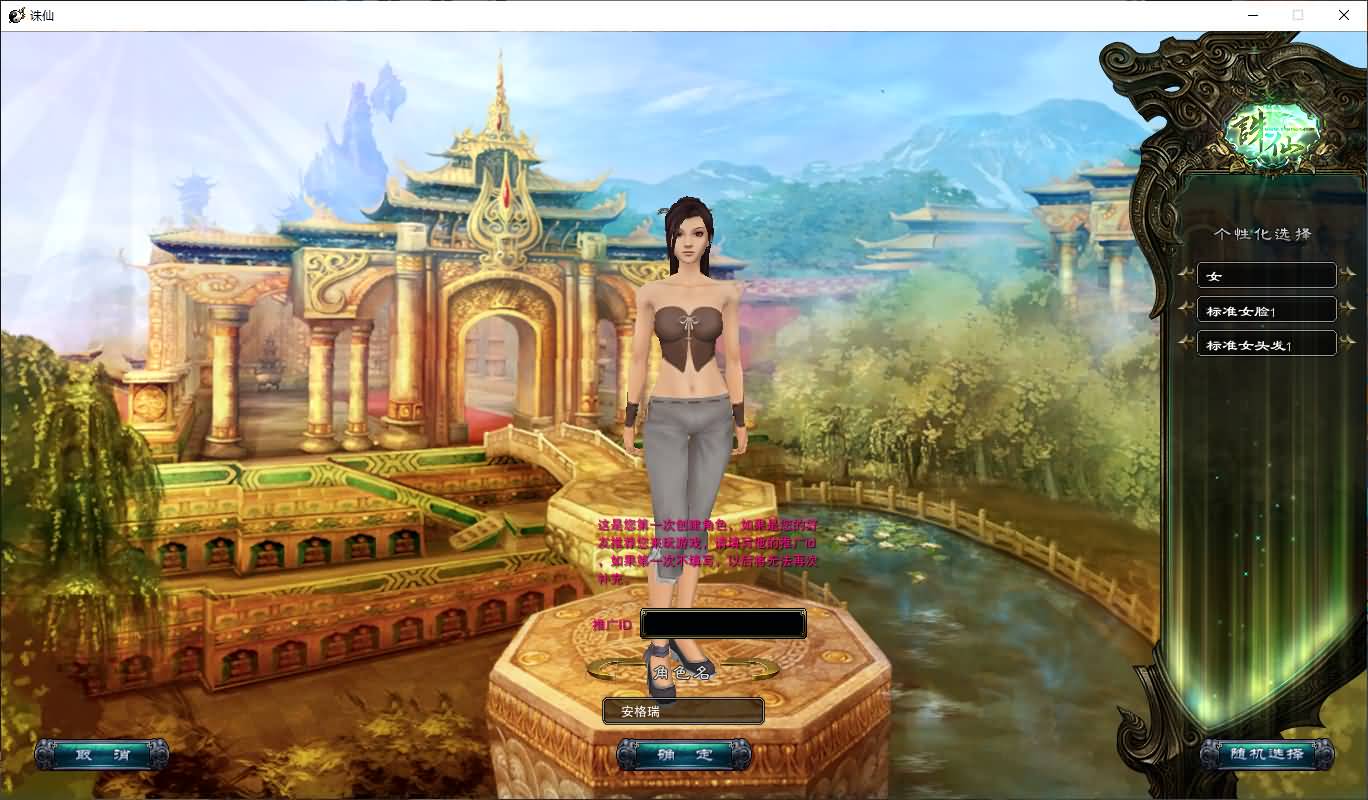Click the name field showing 安格瑞
The image size is (1368, 800).
pyautogui.click(x=683, y=711)
